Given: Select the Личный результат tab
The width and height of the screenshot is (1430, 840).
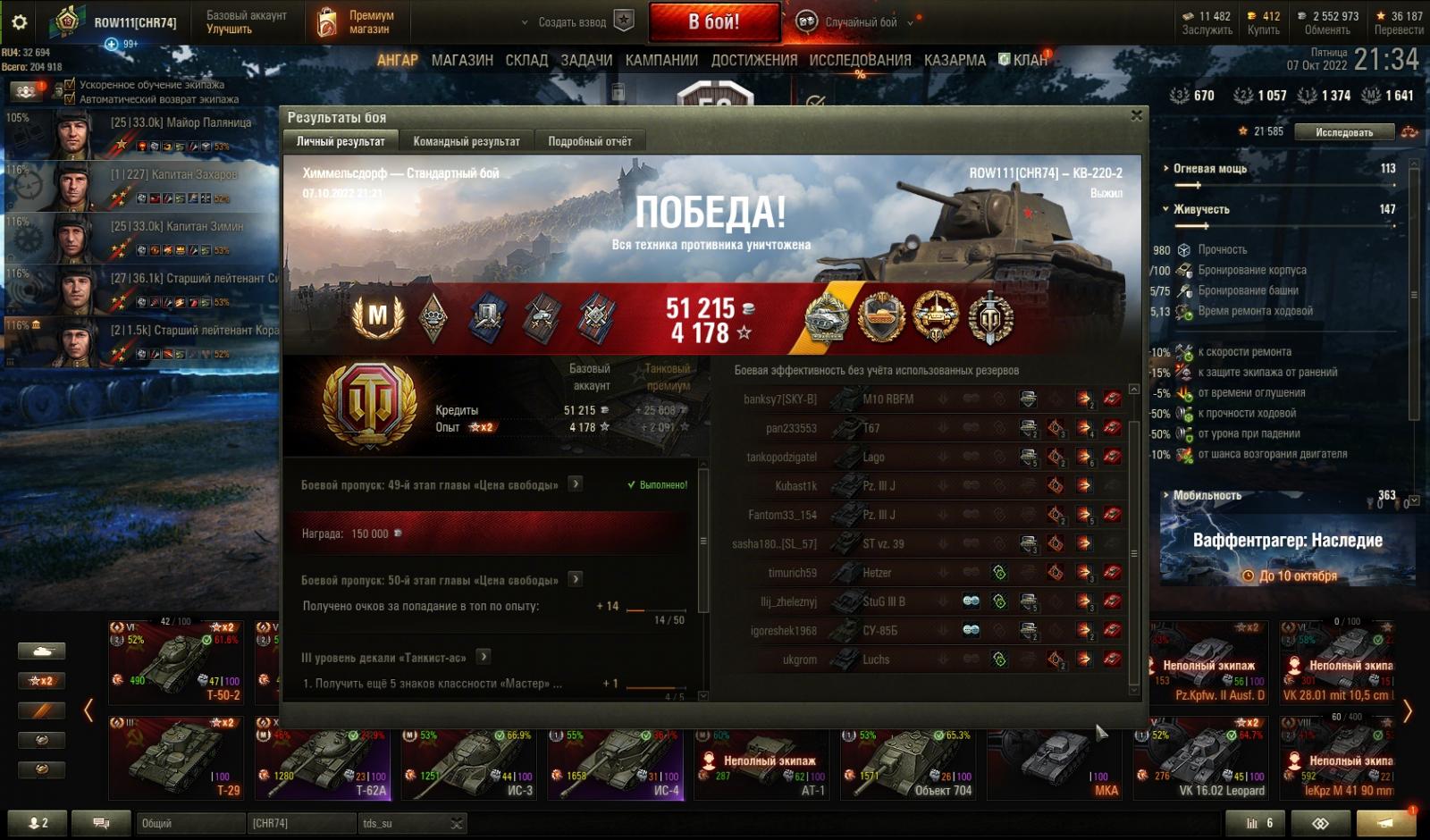Looking at the screenshot, I should click(341, 141).
